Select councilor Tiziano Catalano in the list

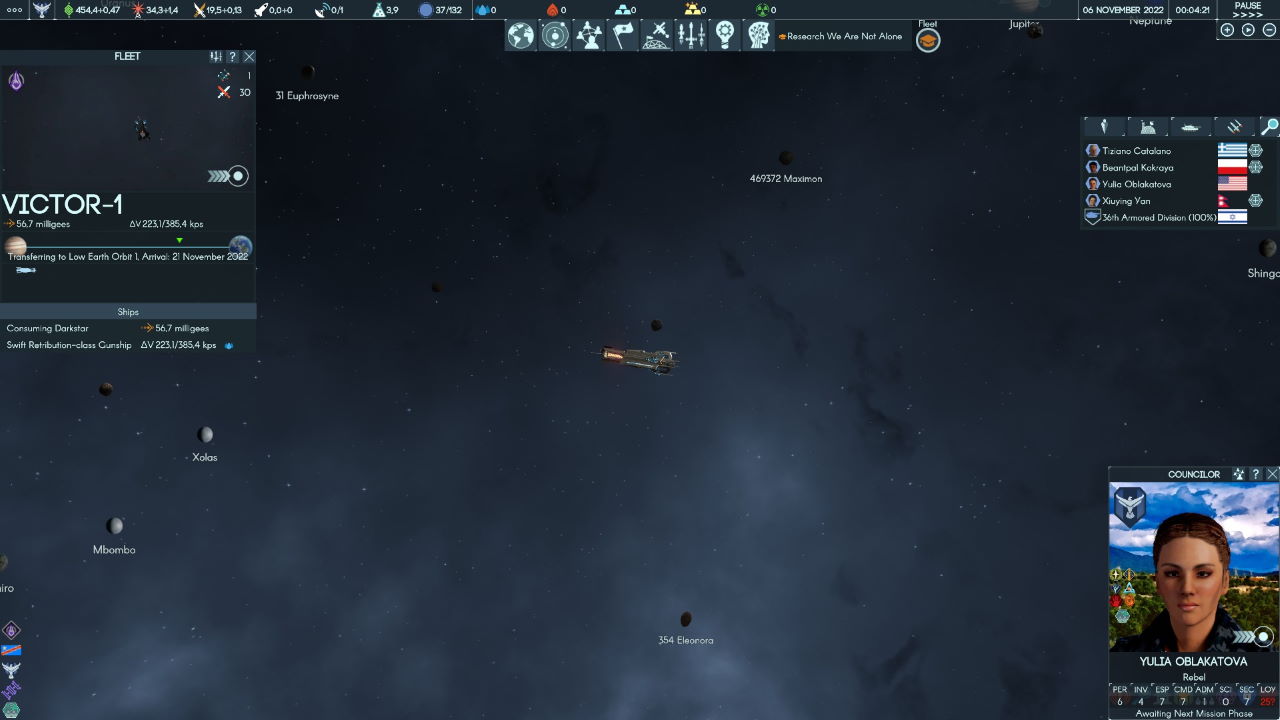coord(1136,151)
